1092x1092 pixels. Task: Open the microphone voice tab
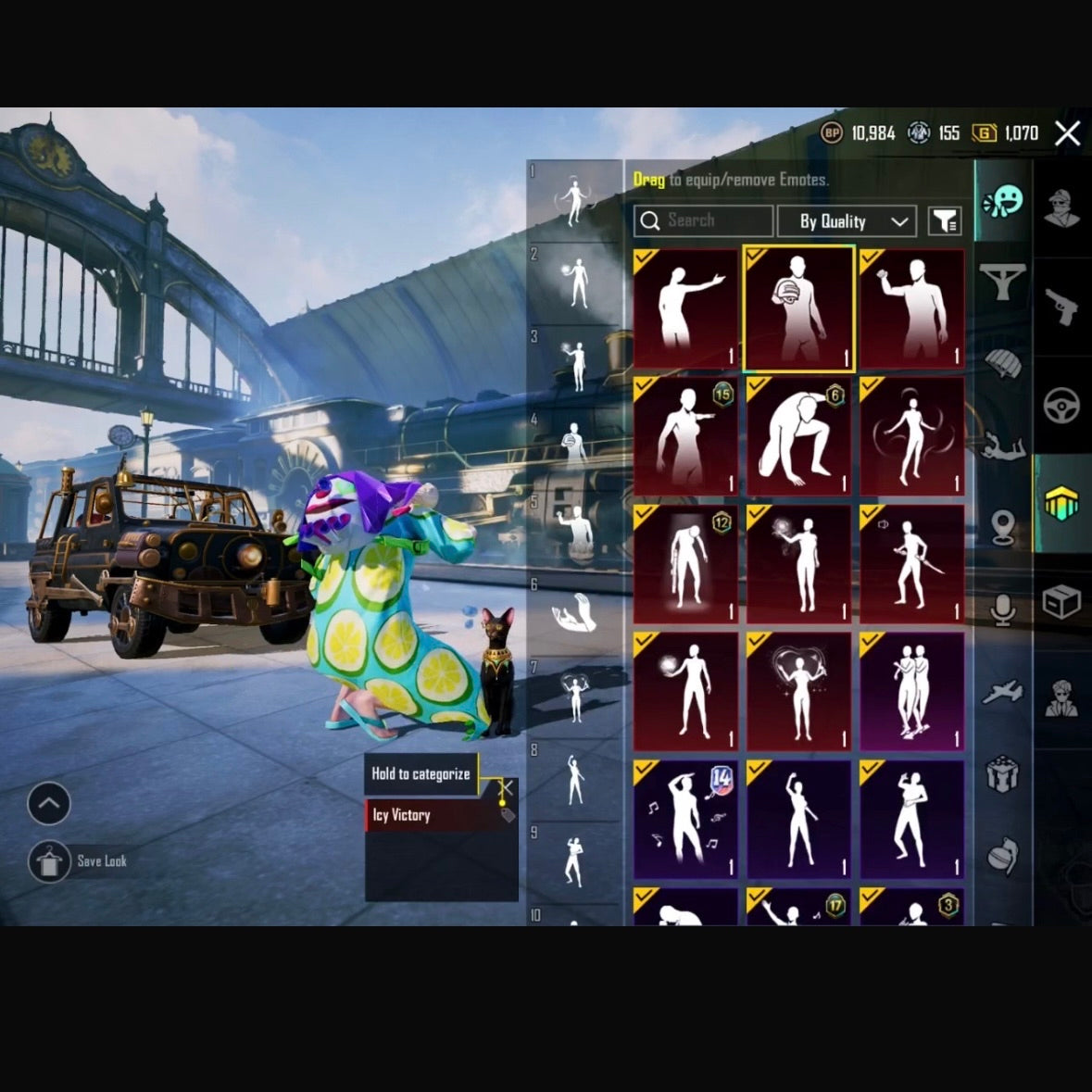1003,609
